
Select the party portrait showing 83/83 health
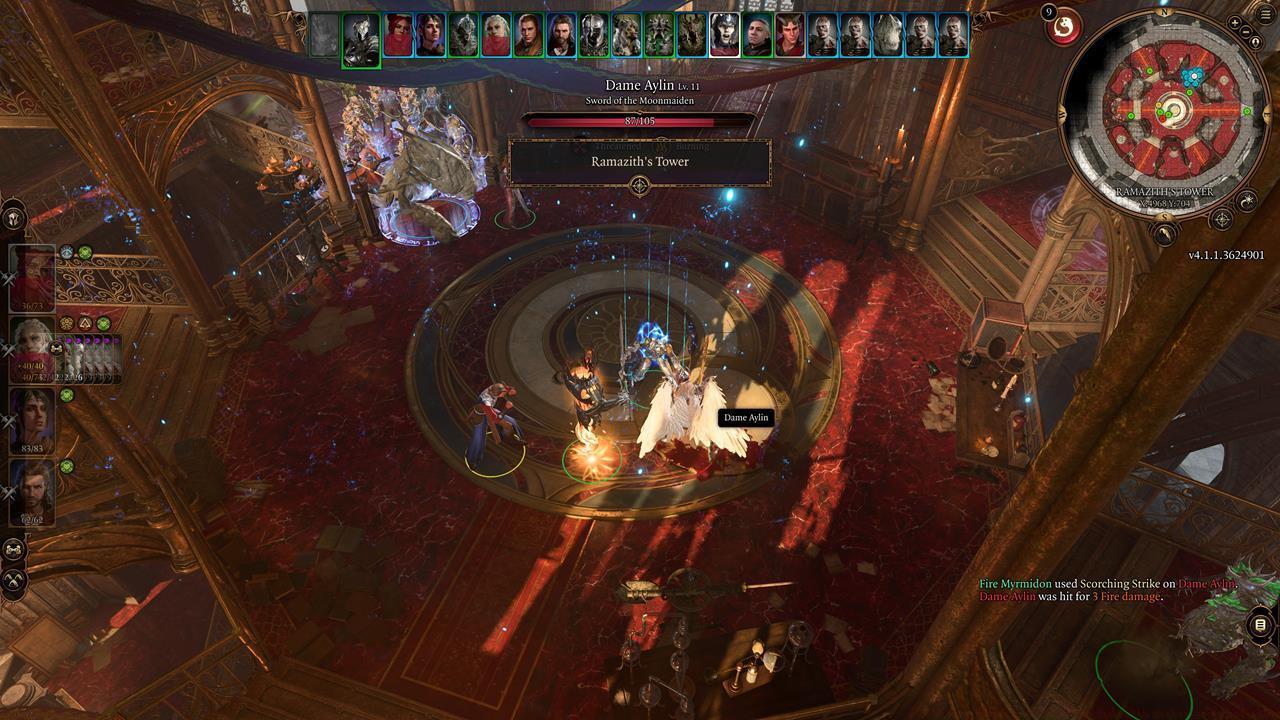[32, 421]
